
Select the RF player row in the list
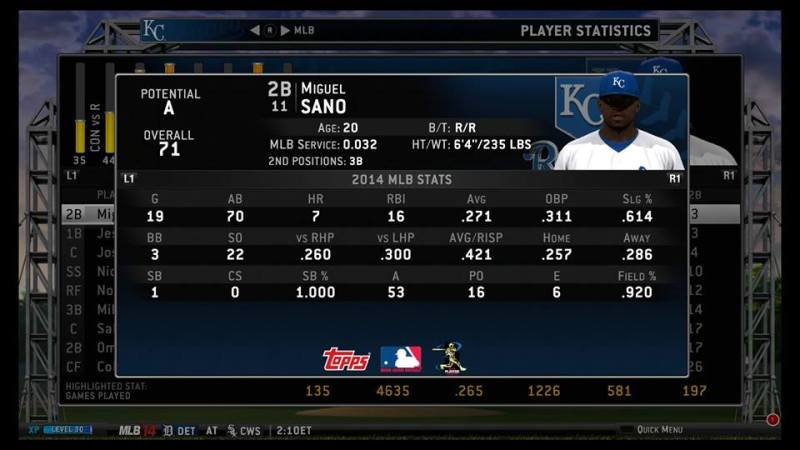88,290
